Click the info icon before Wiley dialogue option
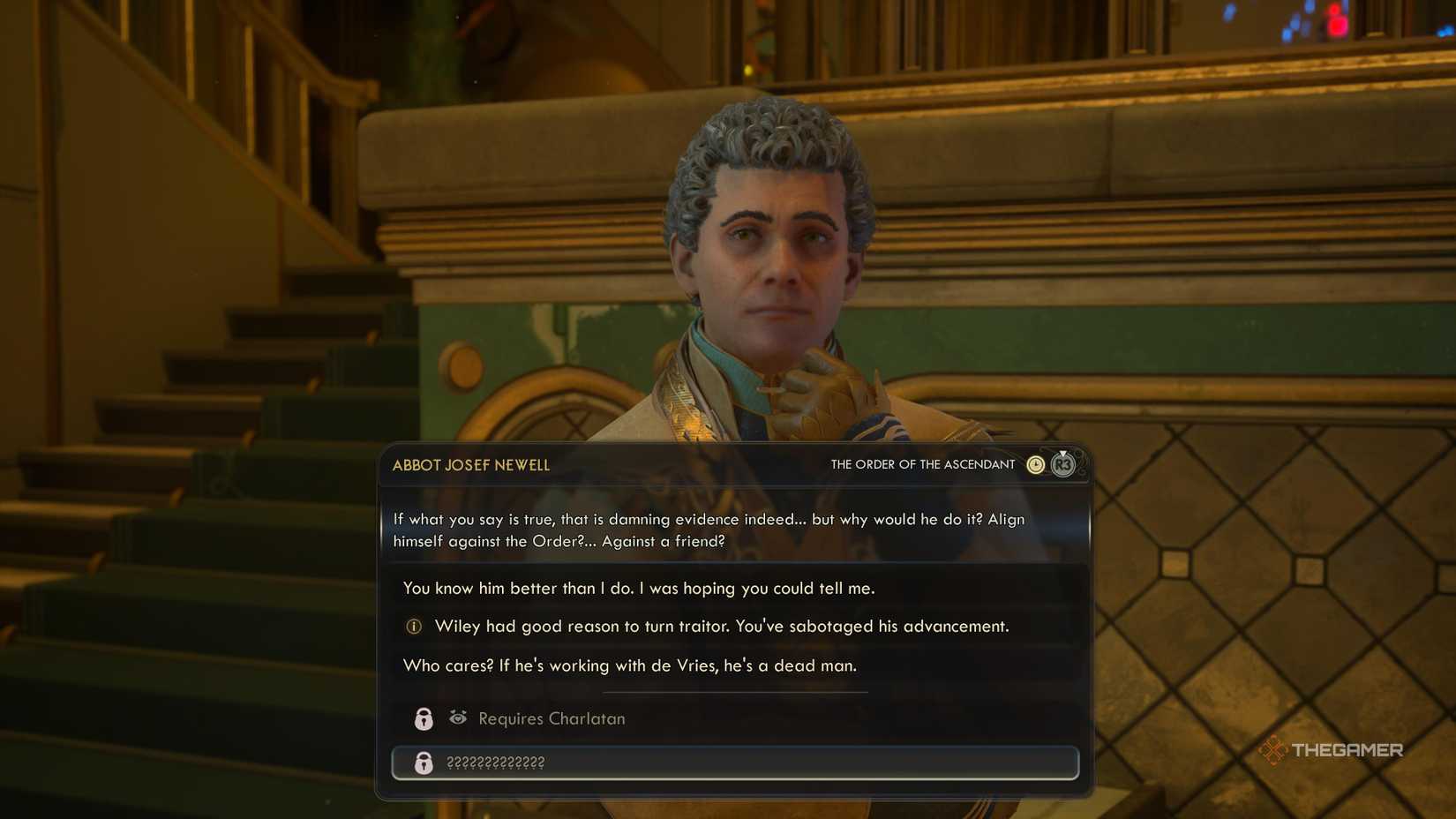The height and width of the screenshot is (819, 1456). pyautogui.click(x=411, y=626)
